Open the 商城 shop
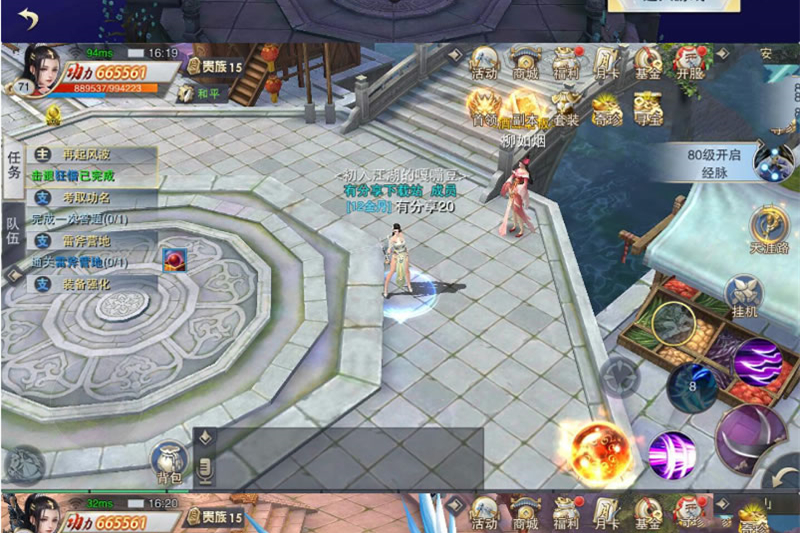This screenshot has width=800, height=533. [525, 64]
